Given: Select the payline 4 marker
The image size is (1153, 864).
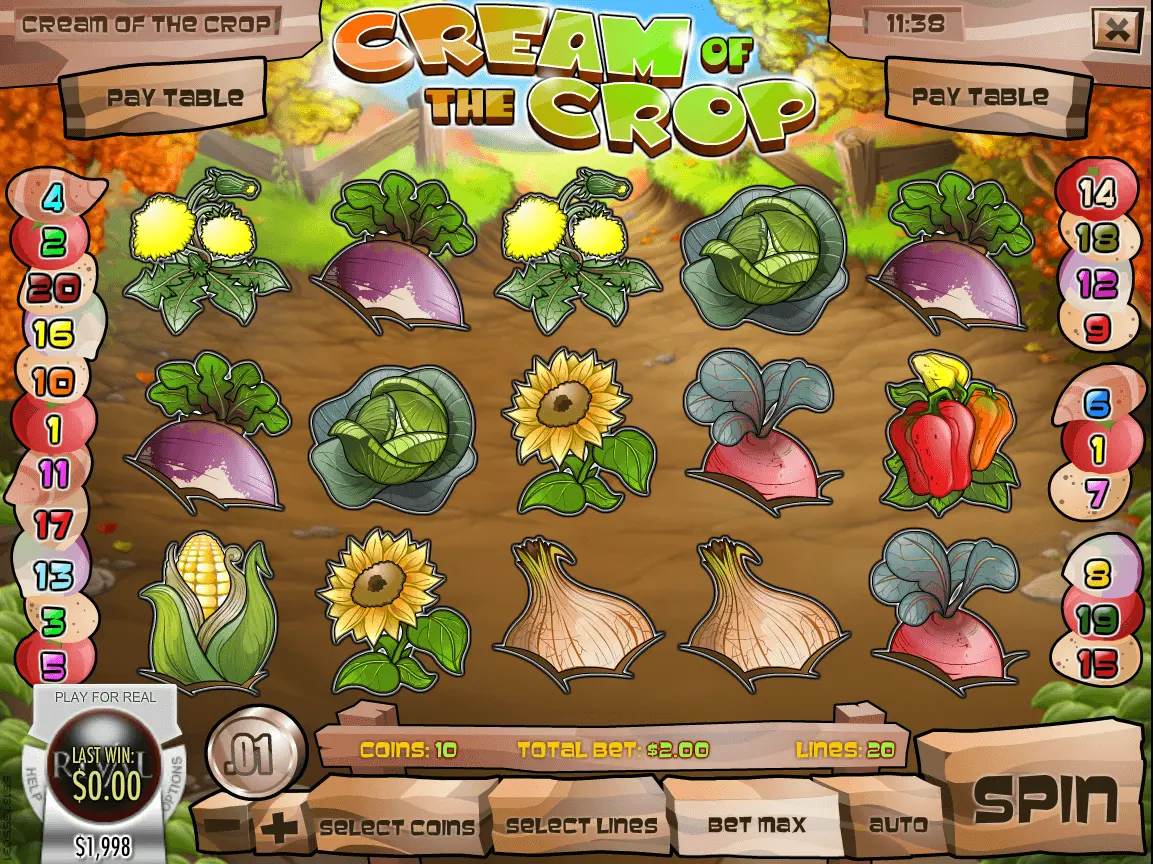Looking at the screenshot, I should point(52,199).
